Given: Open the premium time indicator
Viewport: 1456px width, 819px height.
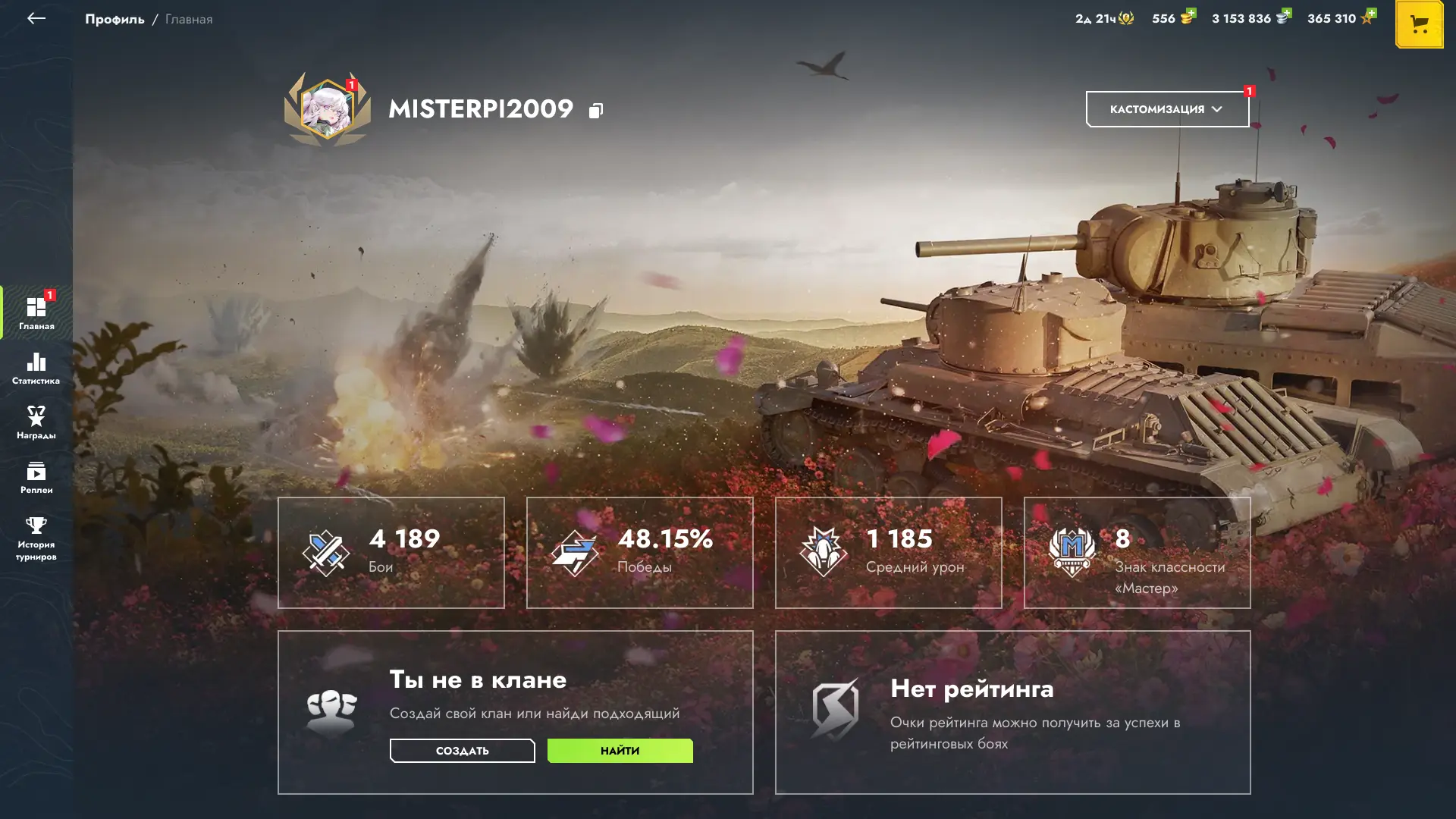Looking at the screenshot, I should click(1104, 18).
